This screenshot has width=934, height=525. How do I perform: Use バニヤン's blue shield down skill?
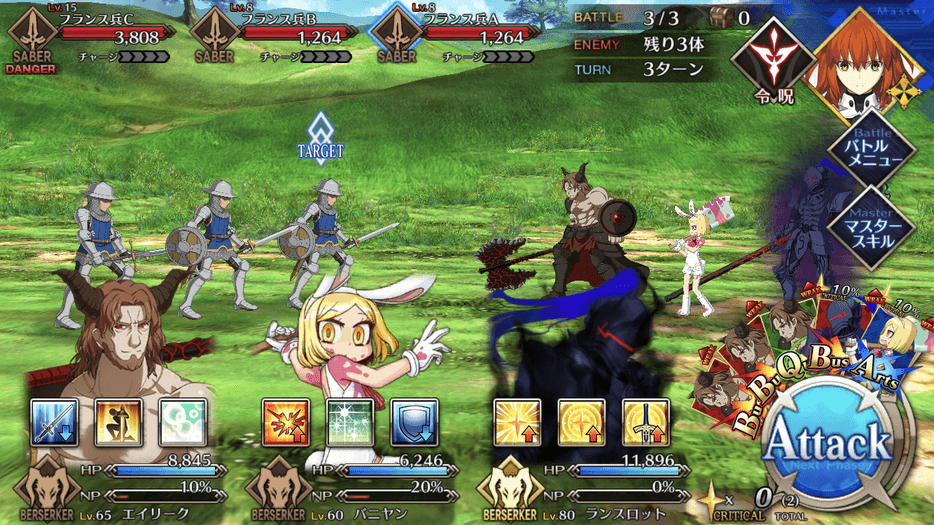(414, 422)
